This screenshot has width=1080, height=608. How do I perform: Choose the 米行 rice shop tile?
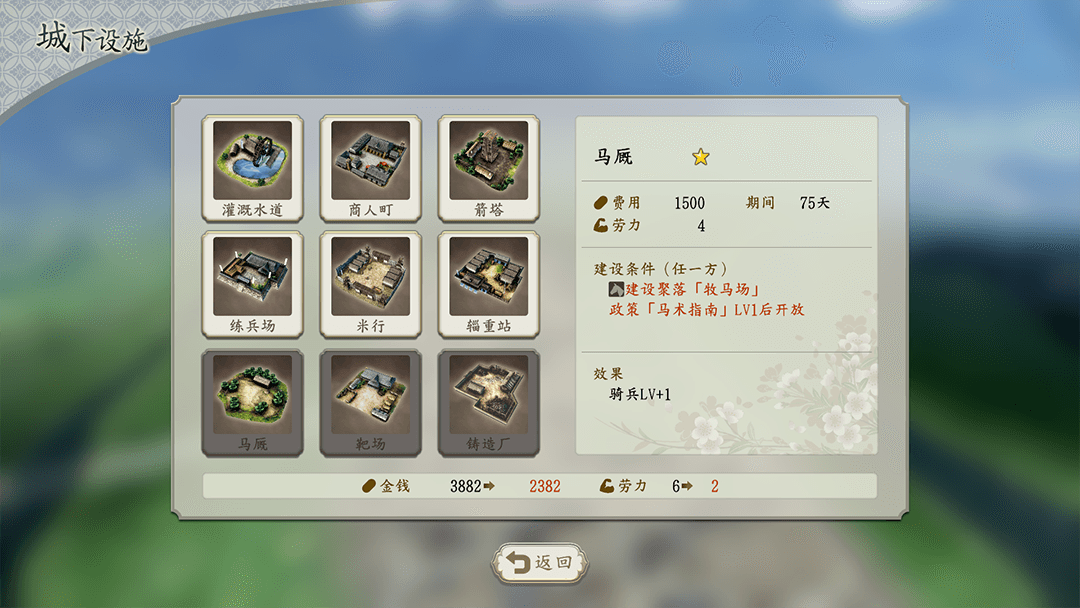[370, 284]
